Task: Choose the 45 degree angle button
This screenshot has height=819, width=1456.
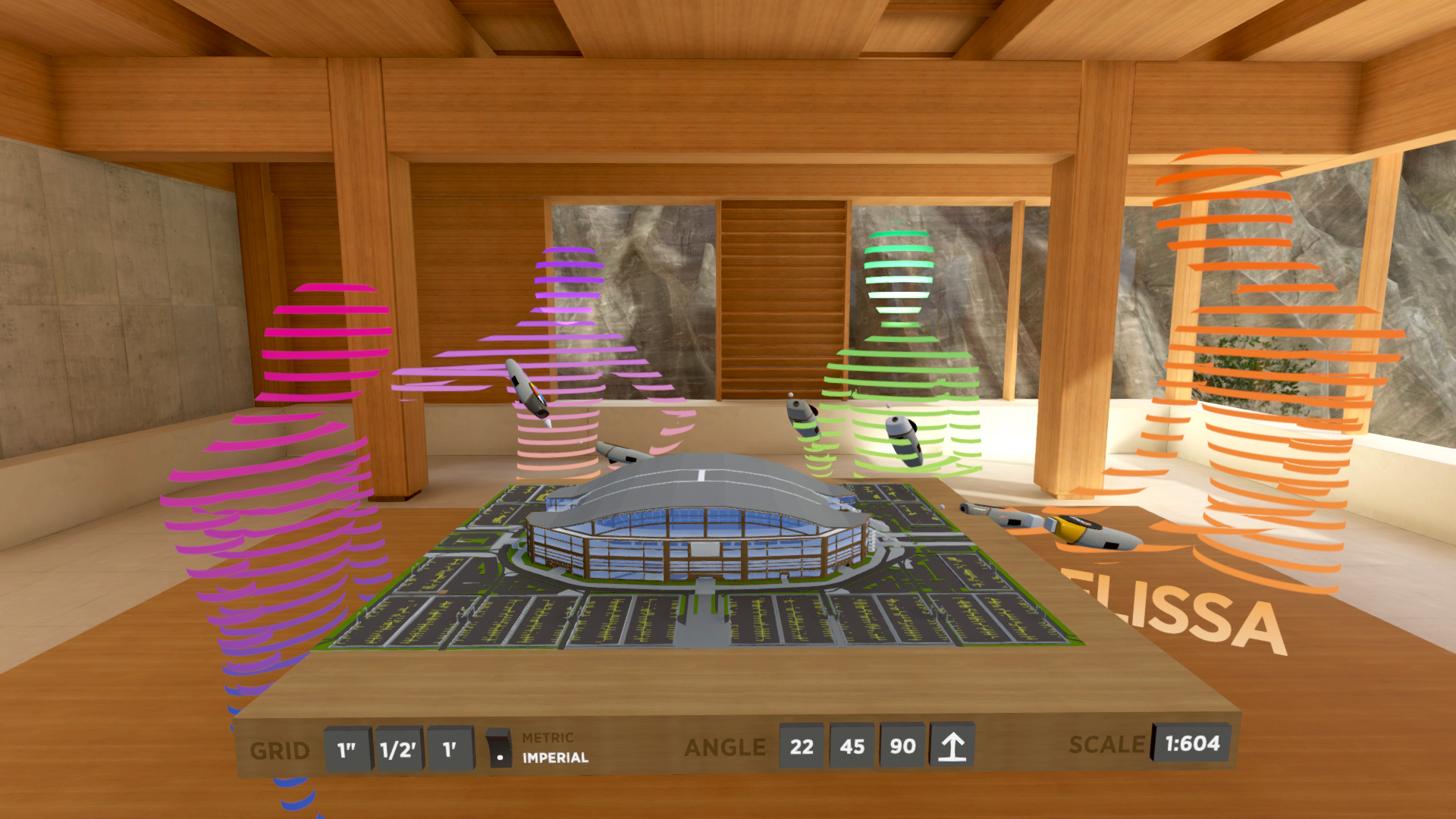Action: tap(852, 747)
